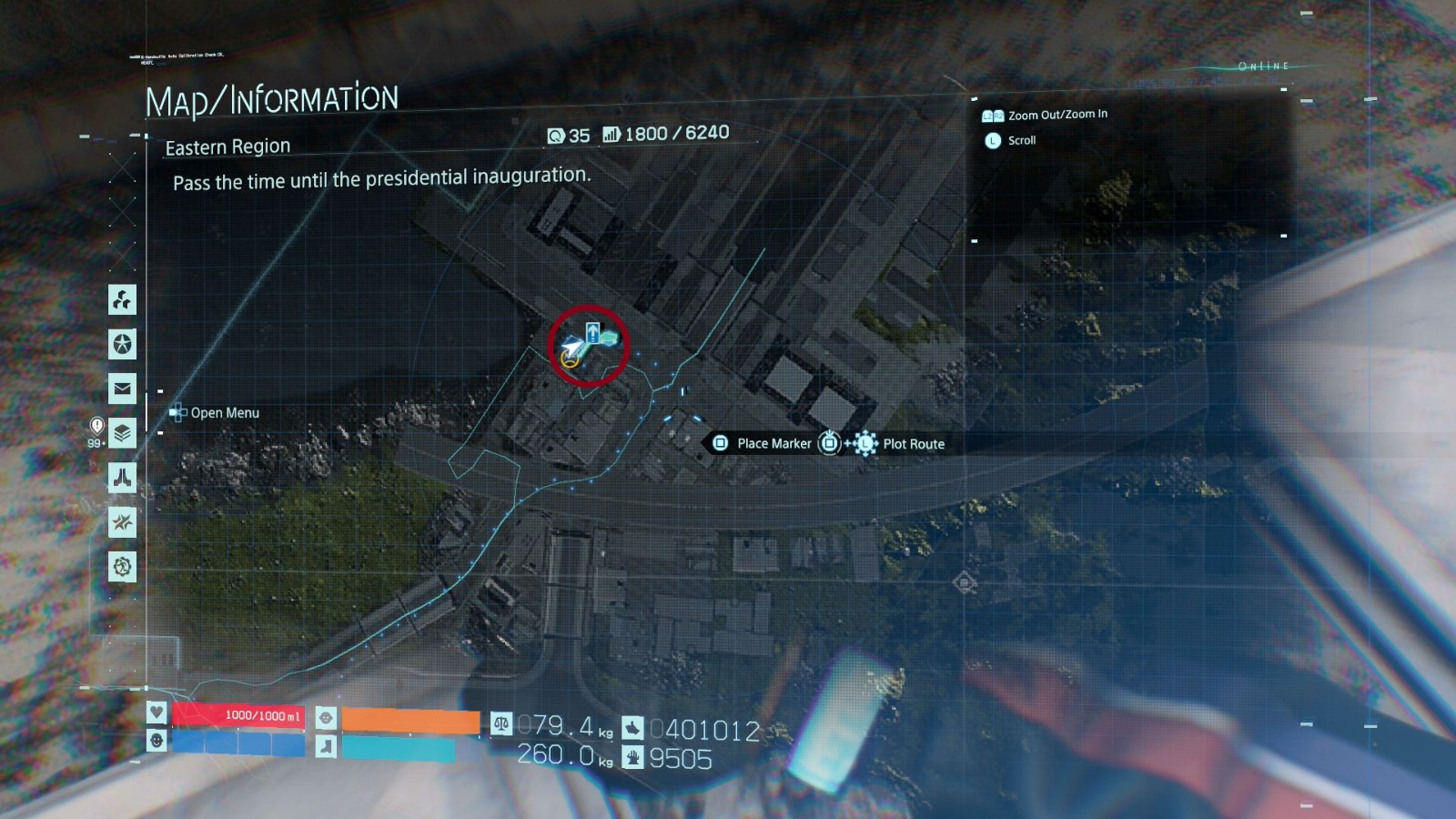Open the bridge links icon in sidebar

(x=121, y=478)
